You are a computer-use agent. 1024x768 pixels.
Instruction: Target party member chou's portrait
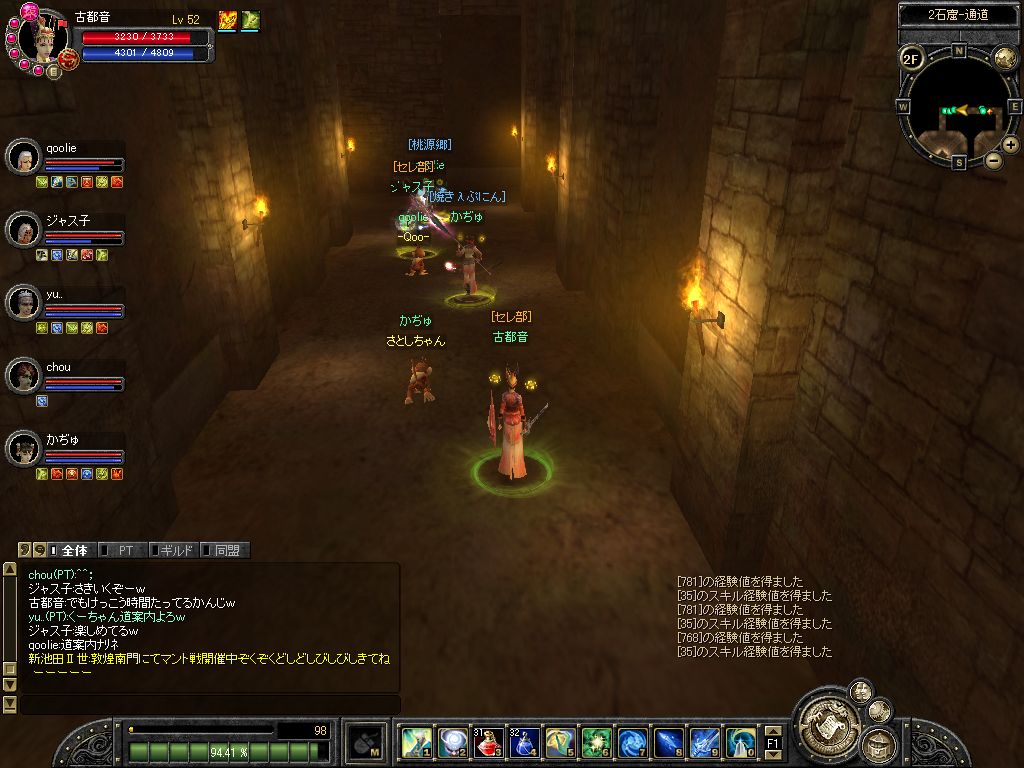[22, 375]
